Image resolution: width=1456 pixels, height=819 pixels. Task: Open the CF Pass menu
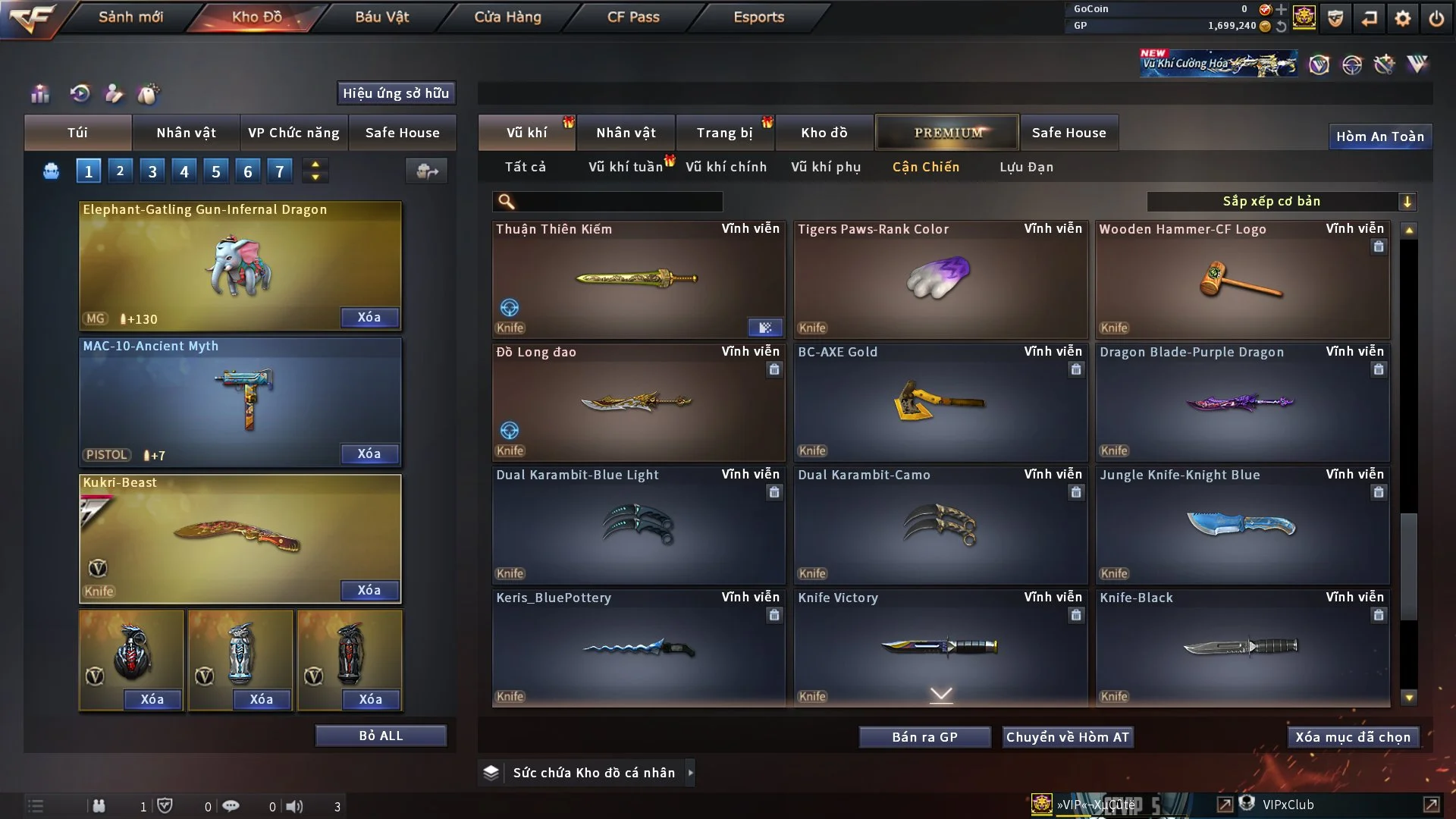pyautogui.click(x=633, y=17)
